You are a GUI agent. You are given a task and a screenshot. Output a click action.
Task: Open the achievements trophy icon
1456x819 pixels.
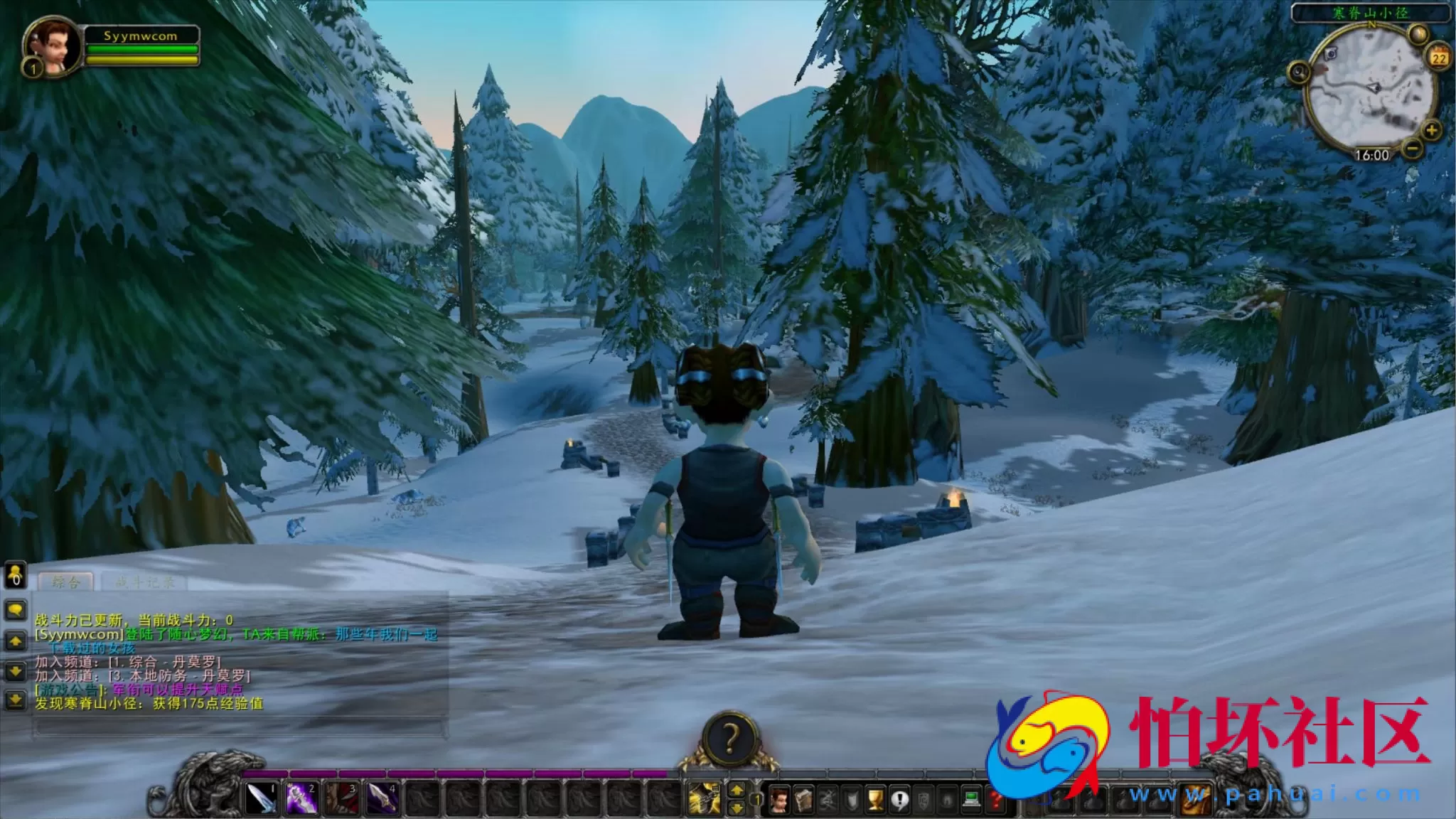tap(875, 800)
